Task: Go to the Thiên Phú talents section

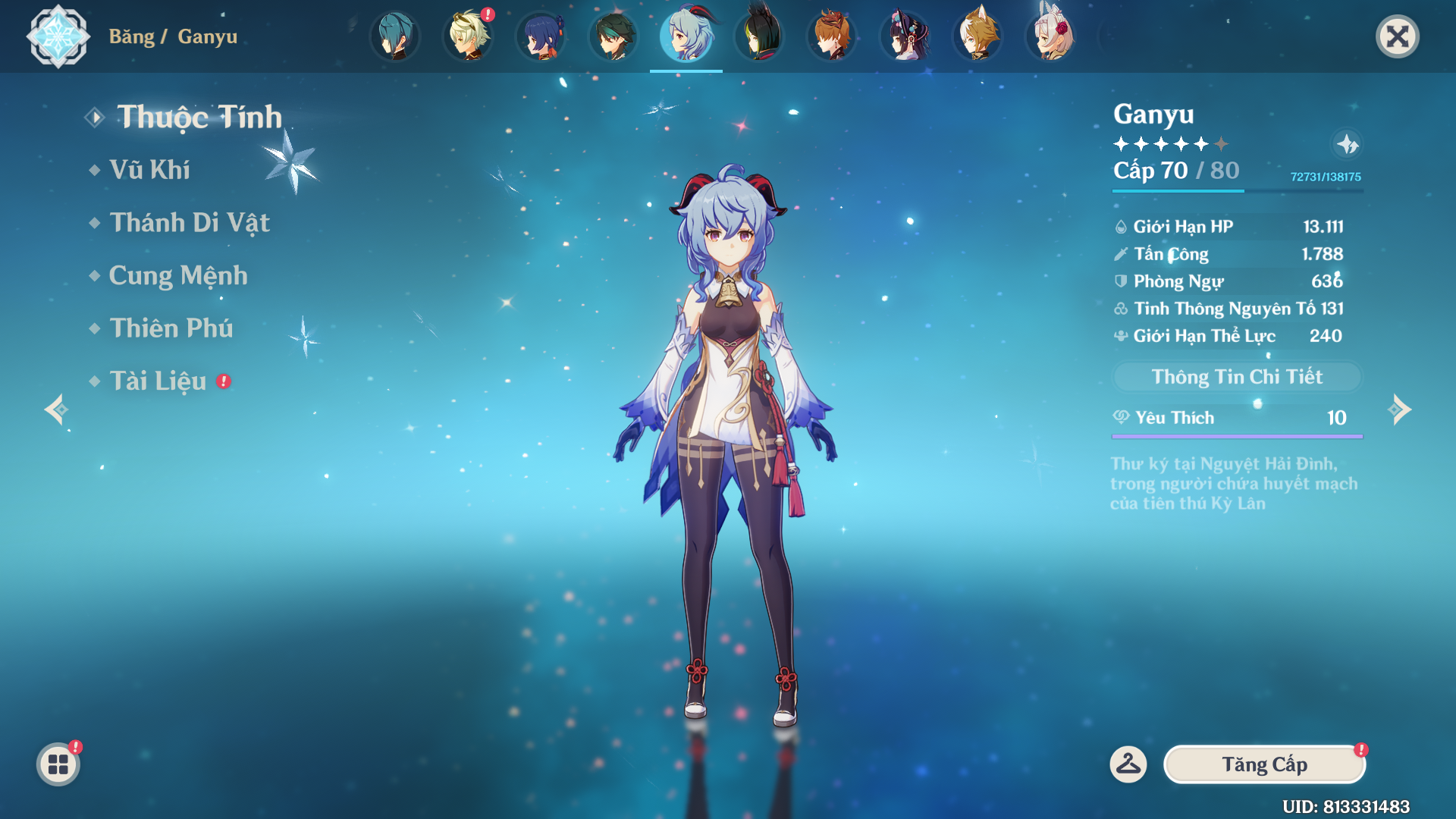Action: point(171,328)
